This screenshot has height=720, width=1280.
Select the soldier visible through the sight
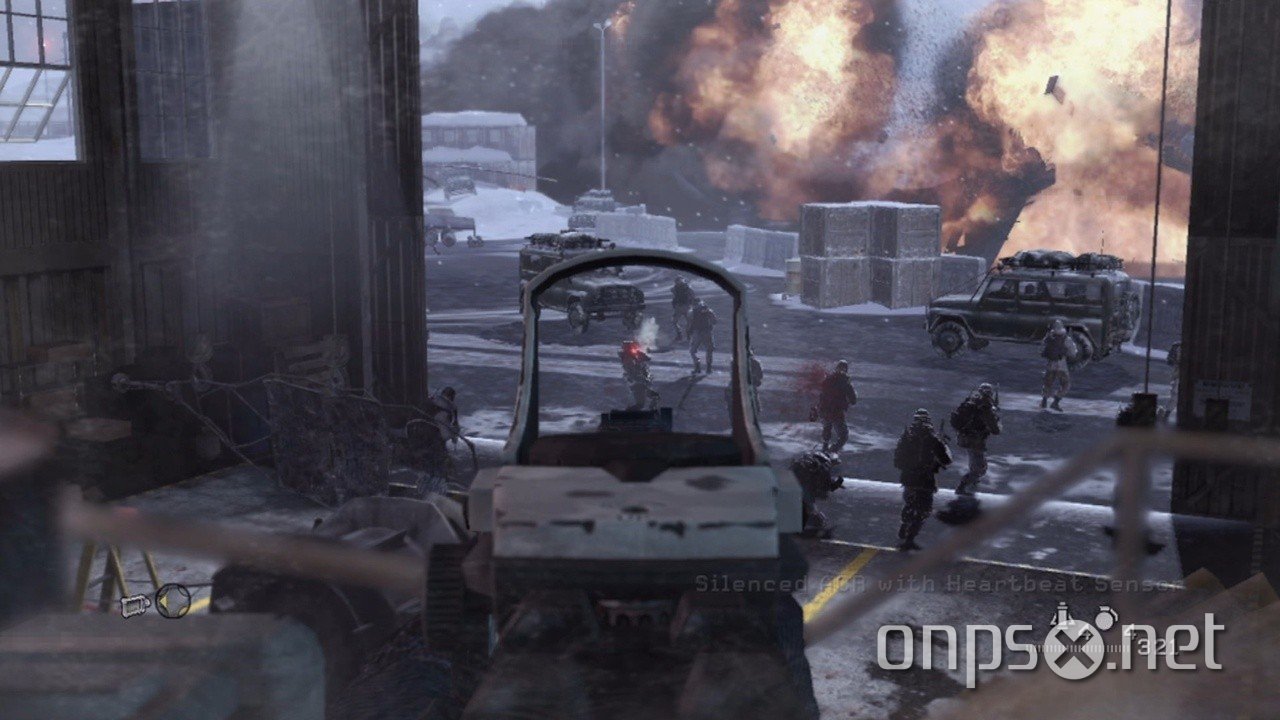[x=636, y=380]
